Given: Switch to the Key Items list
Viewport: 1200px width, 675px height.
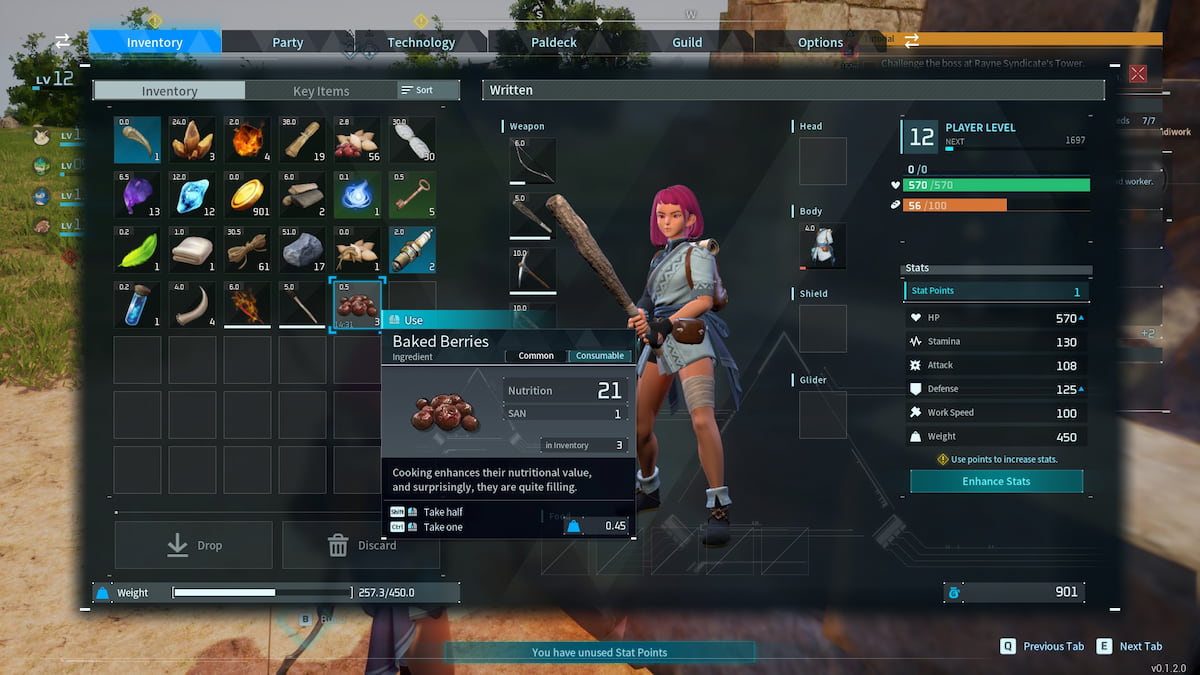Looking at the screenshot, I should pyautogui.click(x=321, y=91).
